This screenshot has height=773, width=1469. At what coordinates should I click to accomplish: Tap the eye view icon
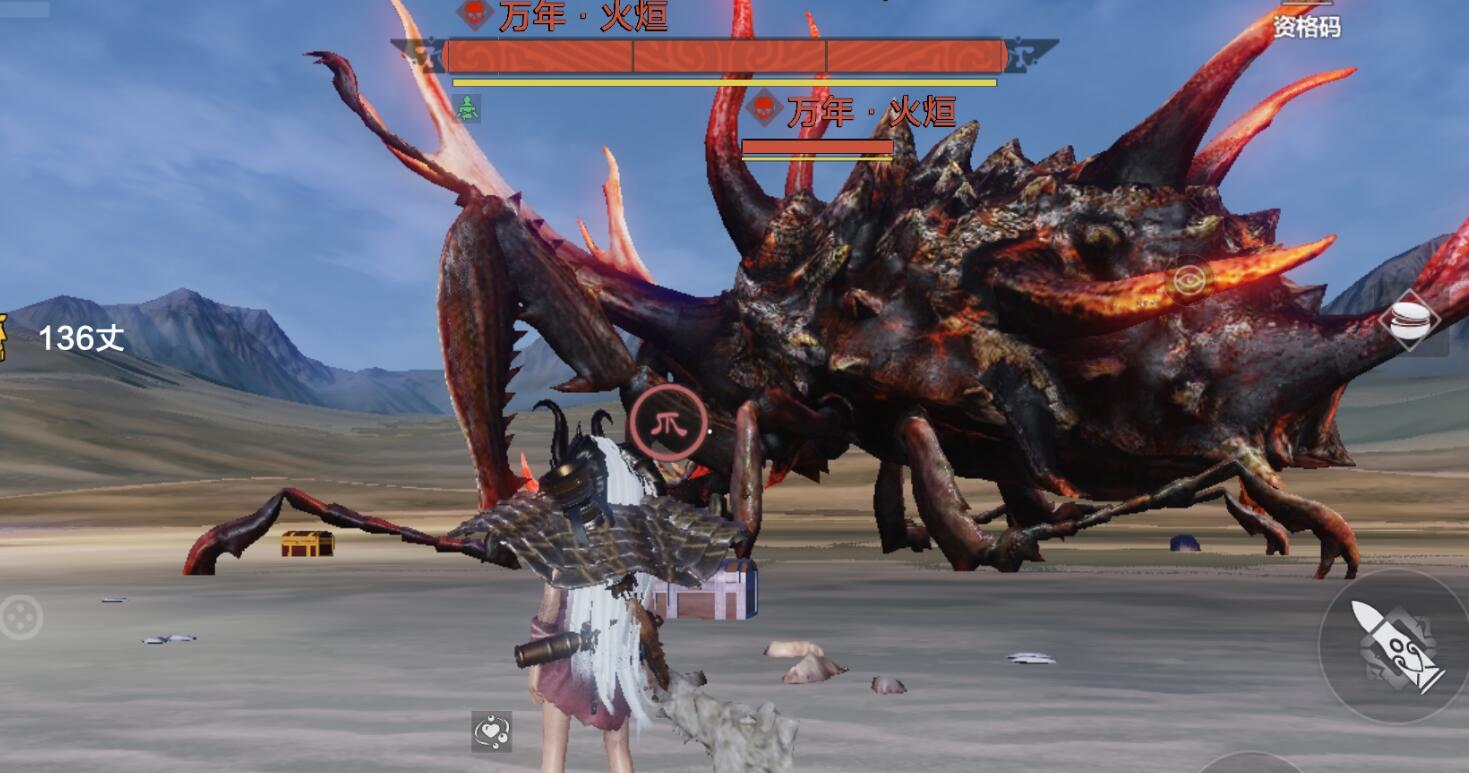tap(1189, 281)
